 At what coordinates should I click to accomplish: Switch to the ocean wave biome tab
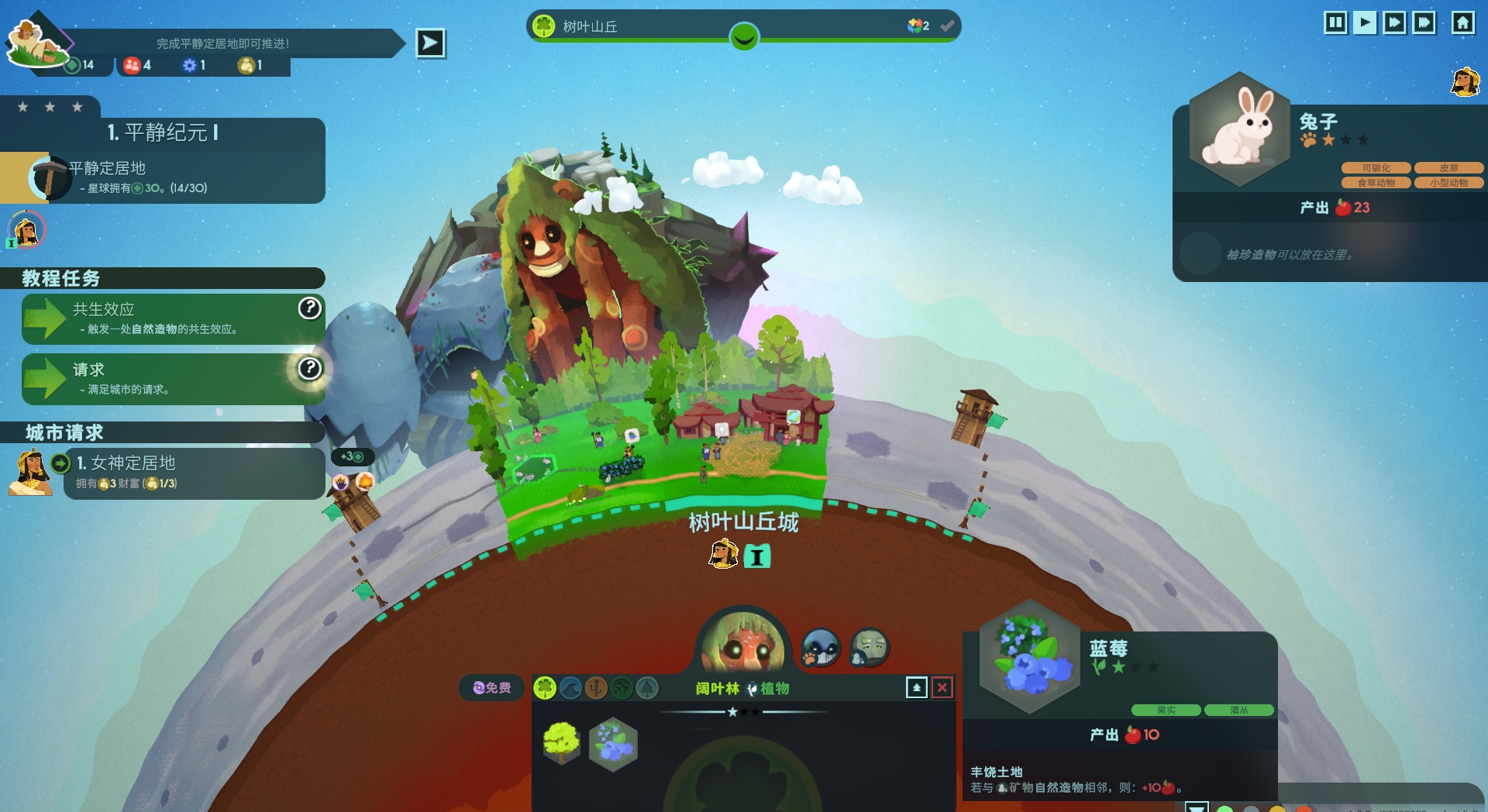570,687
